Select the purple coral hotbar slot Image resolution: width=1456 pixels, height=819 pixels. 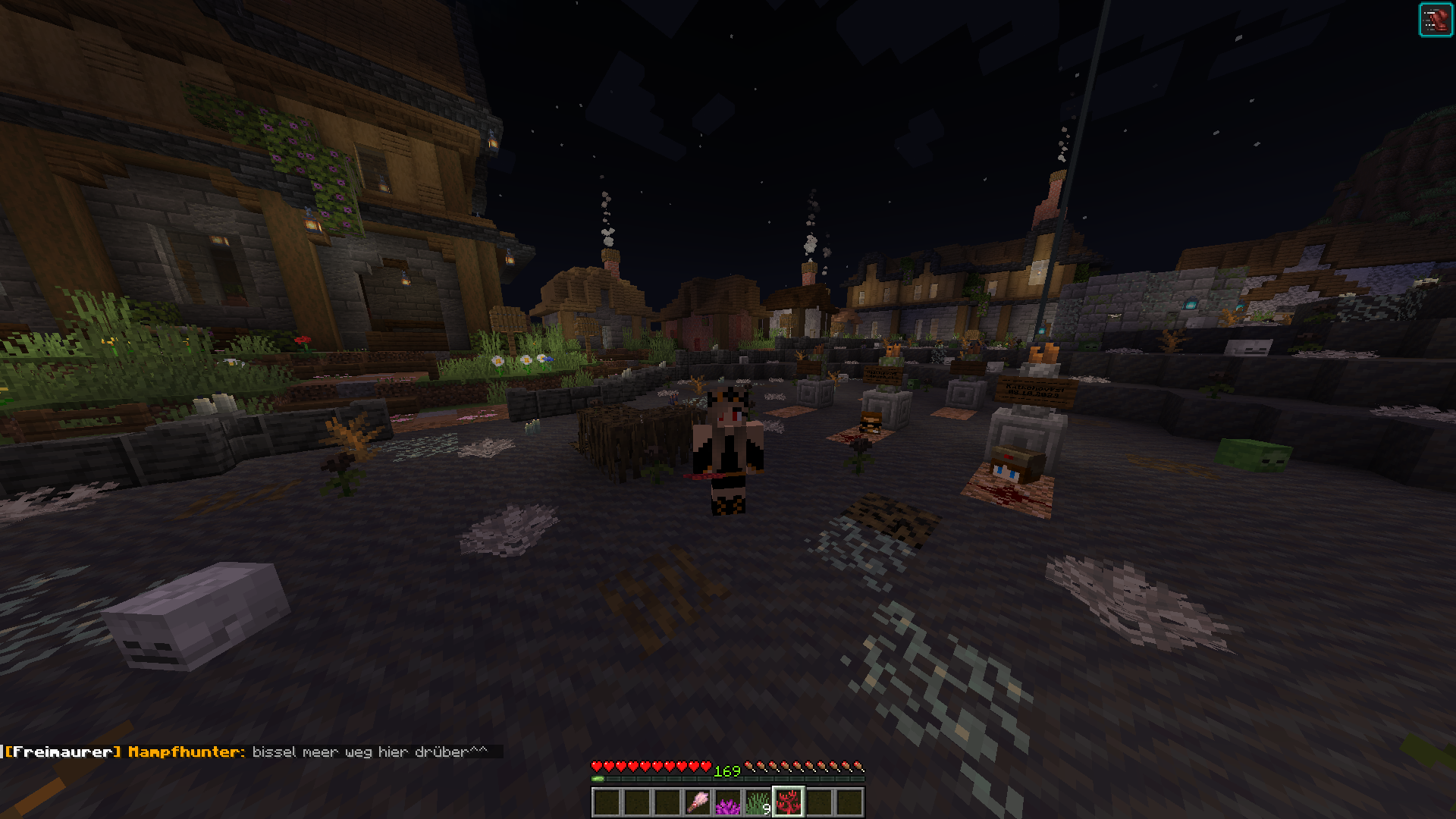tap(727, 802)
